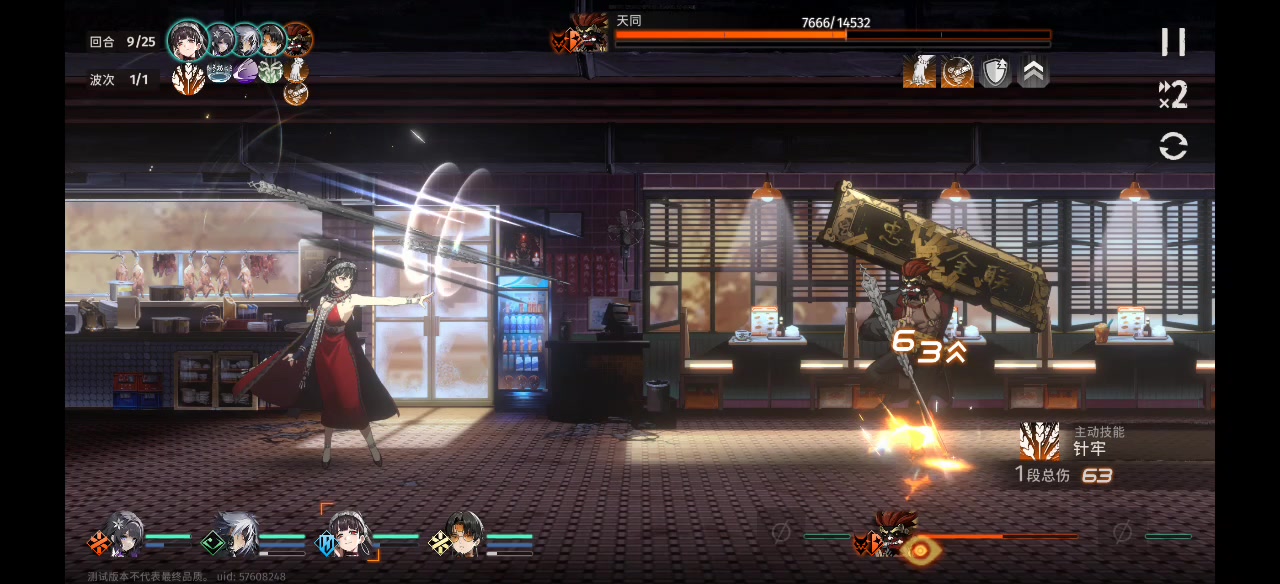Toggle auto-battle with the circular arrows icon

1173,147
